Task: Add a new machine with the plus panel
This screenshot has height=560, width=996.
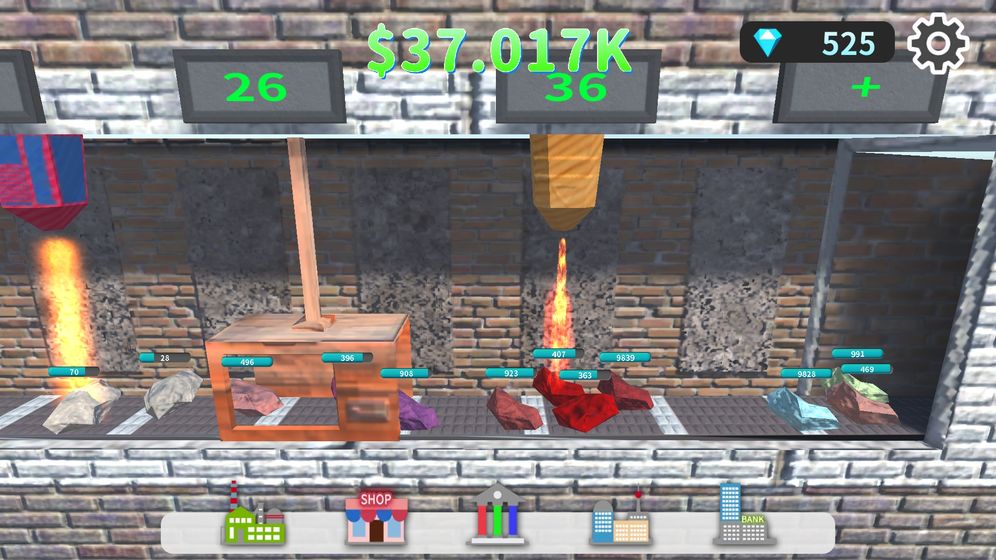Action: [864, 88]
